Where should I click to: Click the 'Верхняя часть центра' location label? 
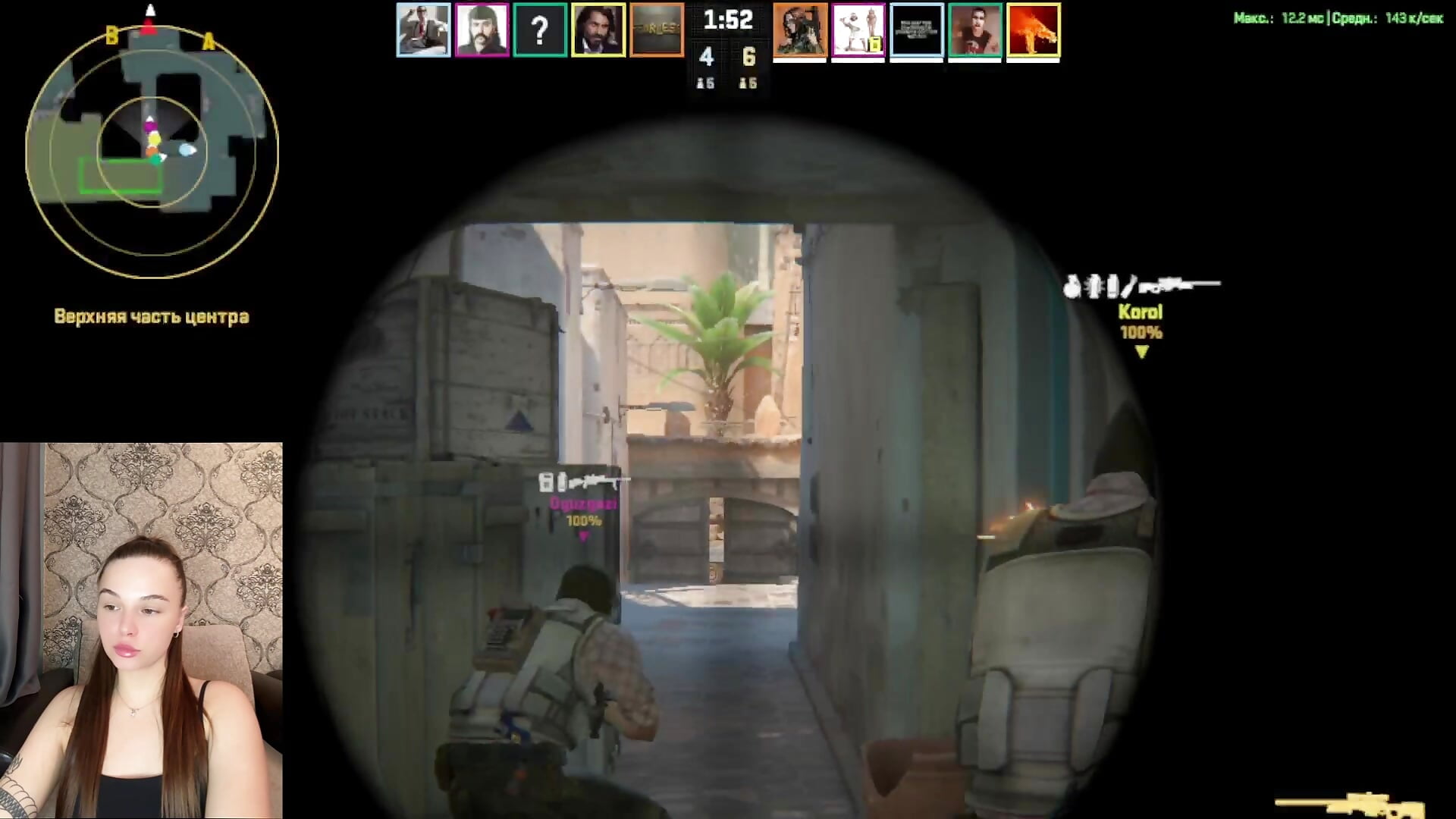pyautogui.click(x=151, y=317)
